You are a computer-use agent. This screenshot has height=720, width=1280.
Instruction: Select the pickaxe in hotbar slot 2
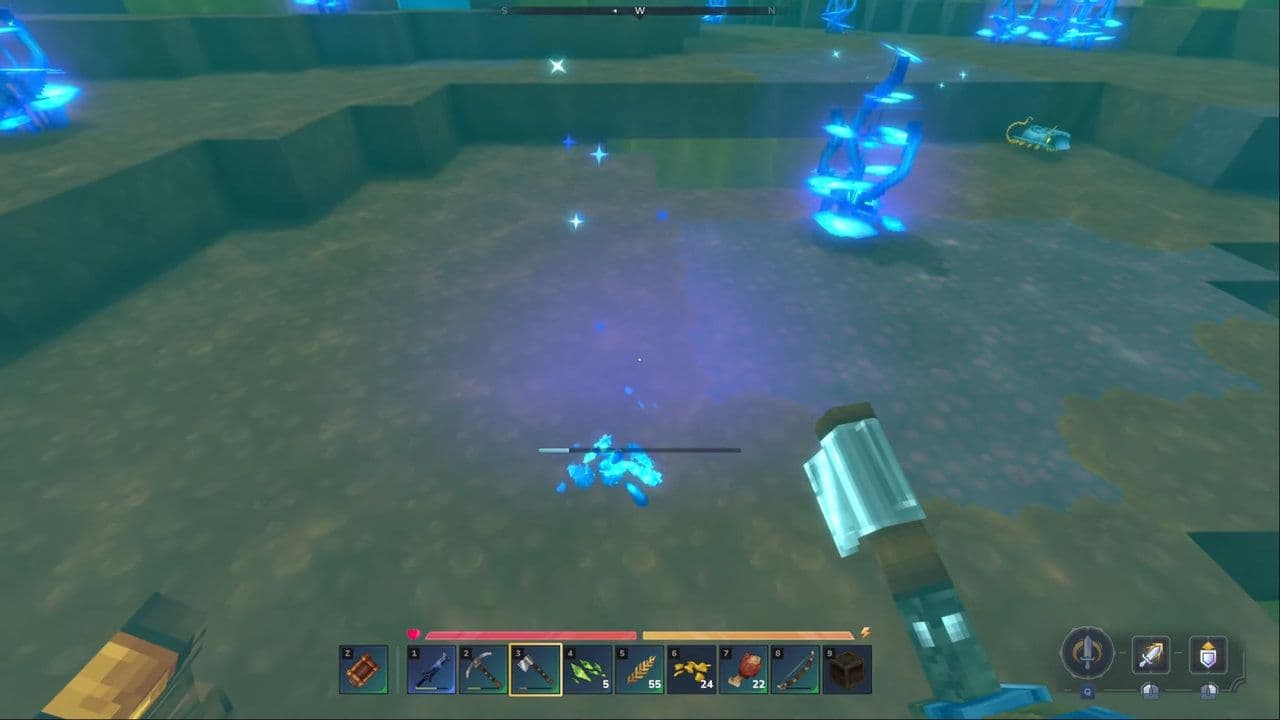[484, 669]
